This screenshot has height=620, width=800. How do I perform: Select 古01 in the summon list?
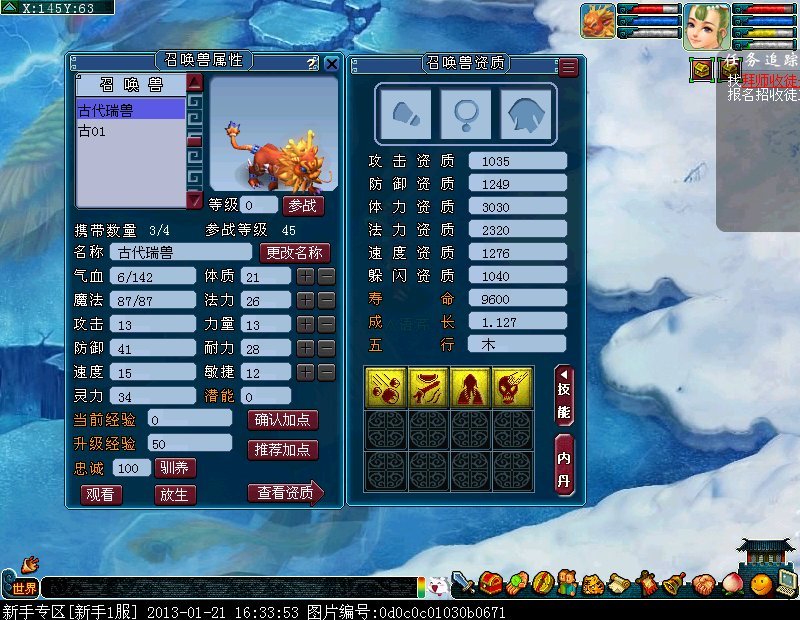click(131, 131)
